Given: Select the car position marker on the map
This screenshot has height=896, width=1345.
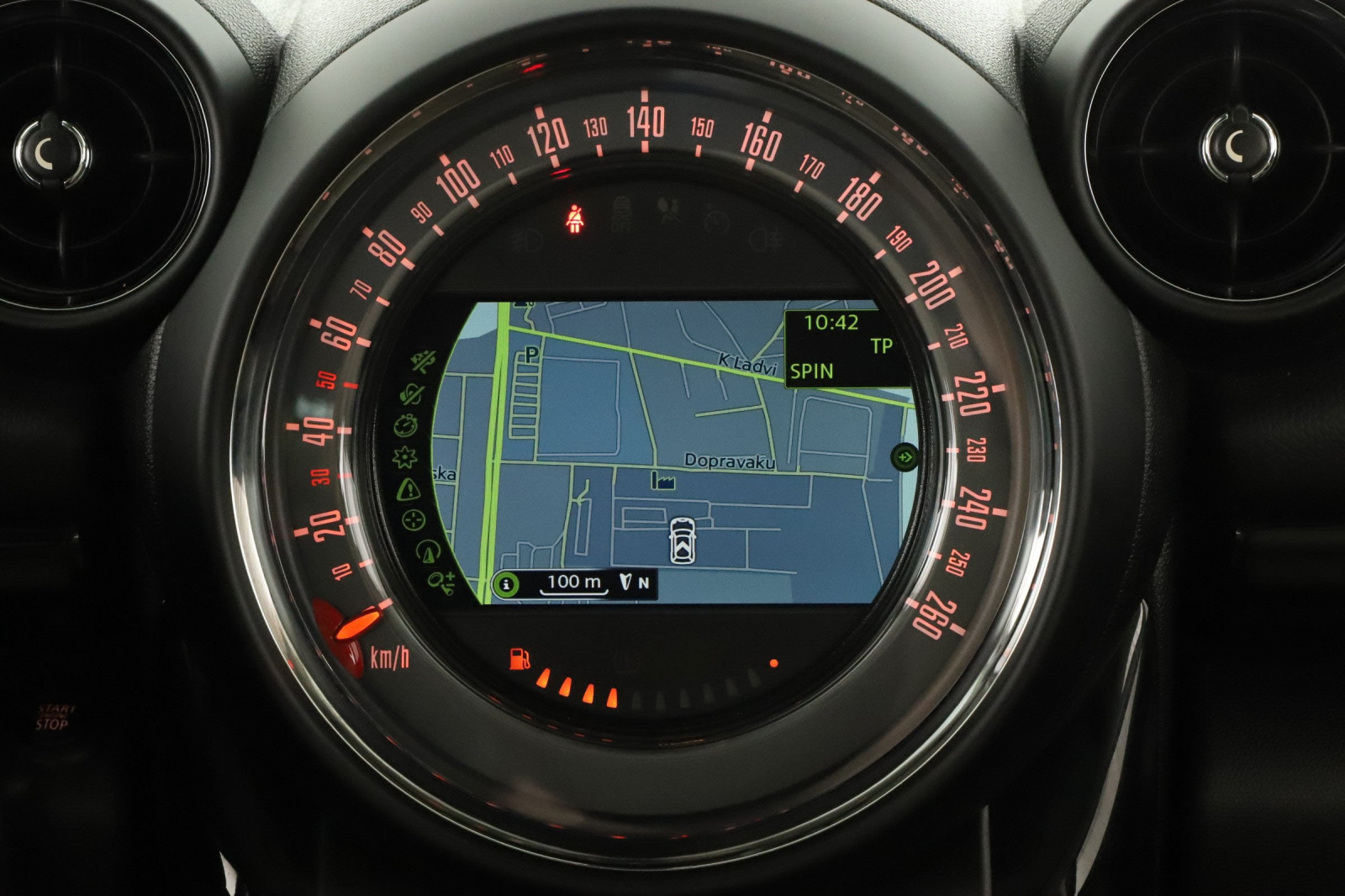Looking at the screenshot, I should (682, 540).
